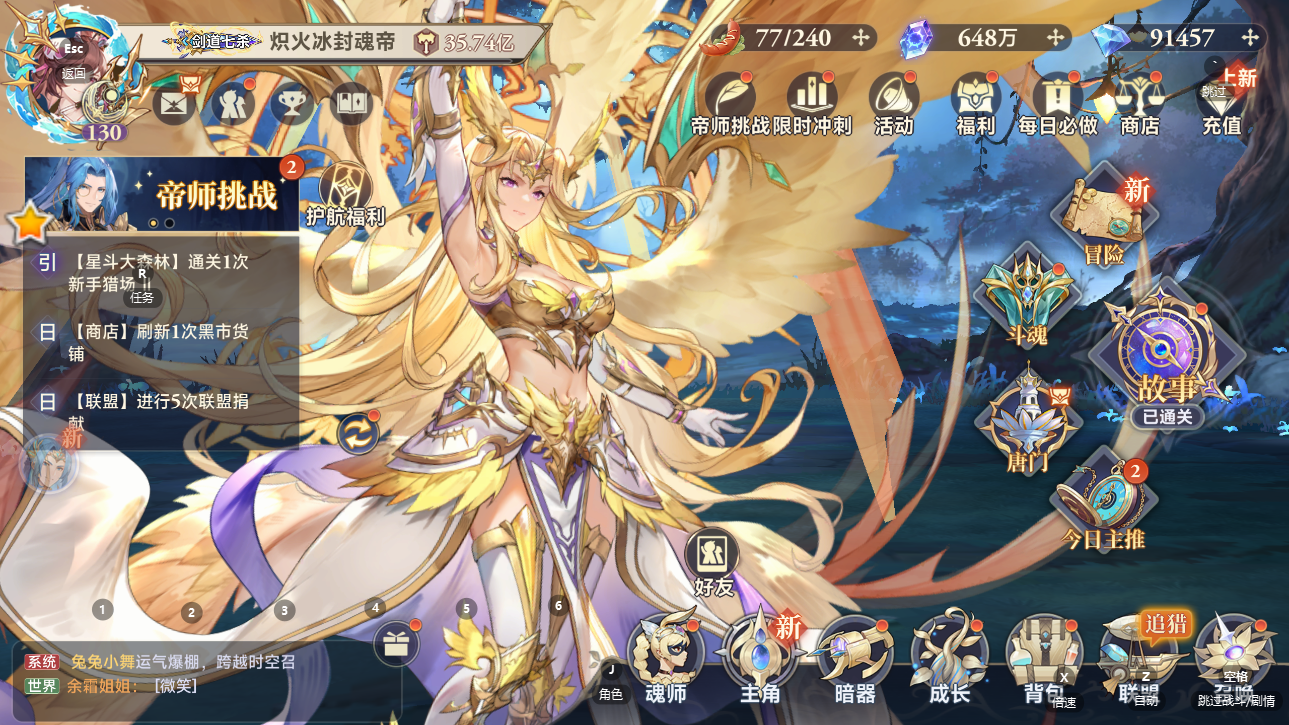Open the 充值 recharge page
This screenshot has width=1289, height=725.
pyautogui.click(x=1220, y=102)
